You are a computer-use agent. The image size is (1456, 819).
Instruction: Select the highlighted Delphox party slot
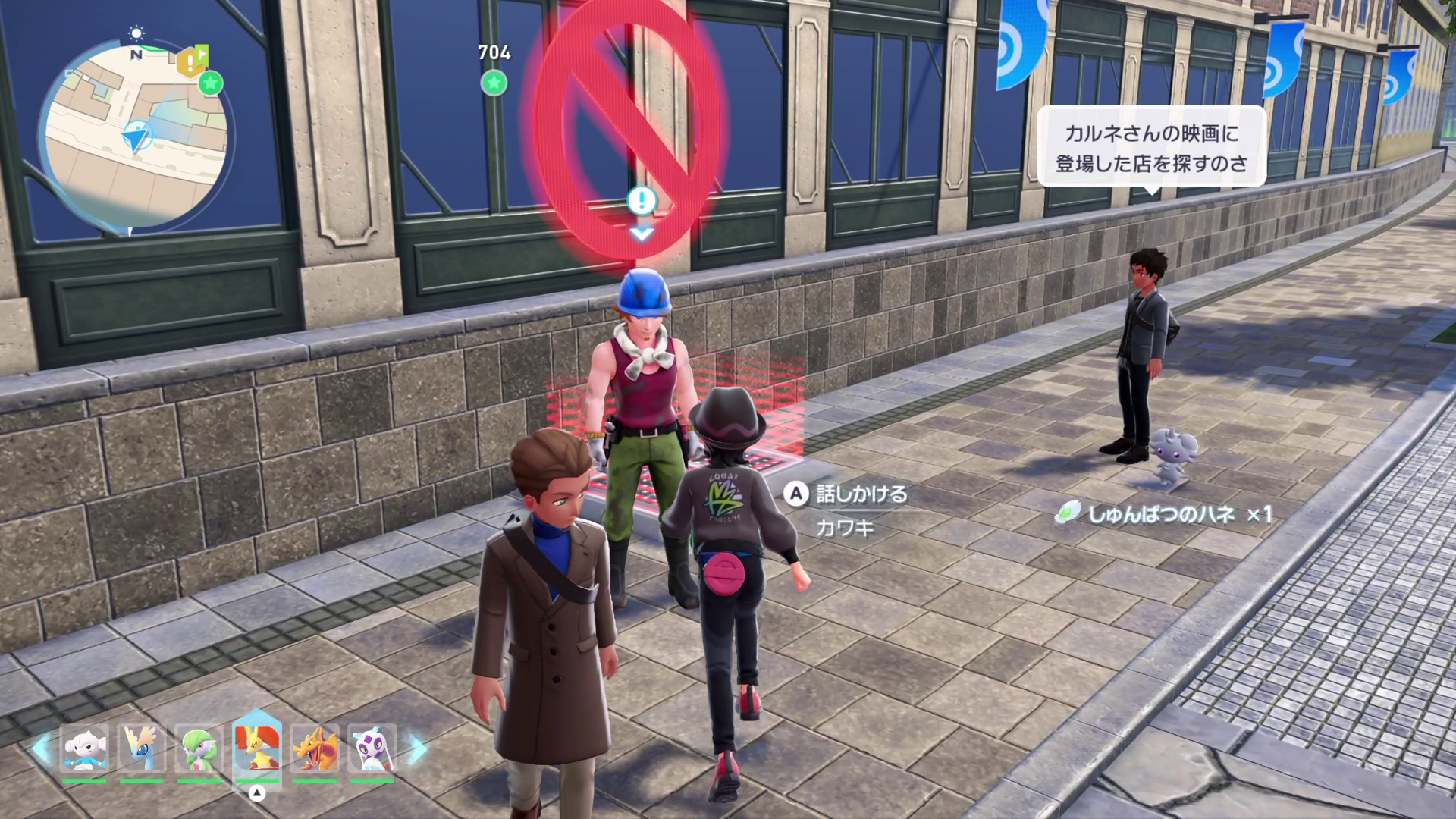257,749
